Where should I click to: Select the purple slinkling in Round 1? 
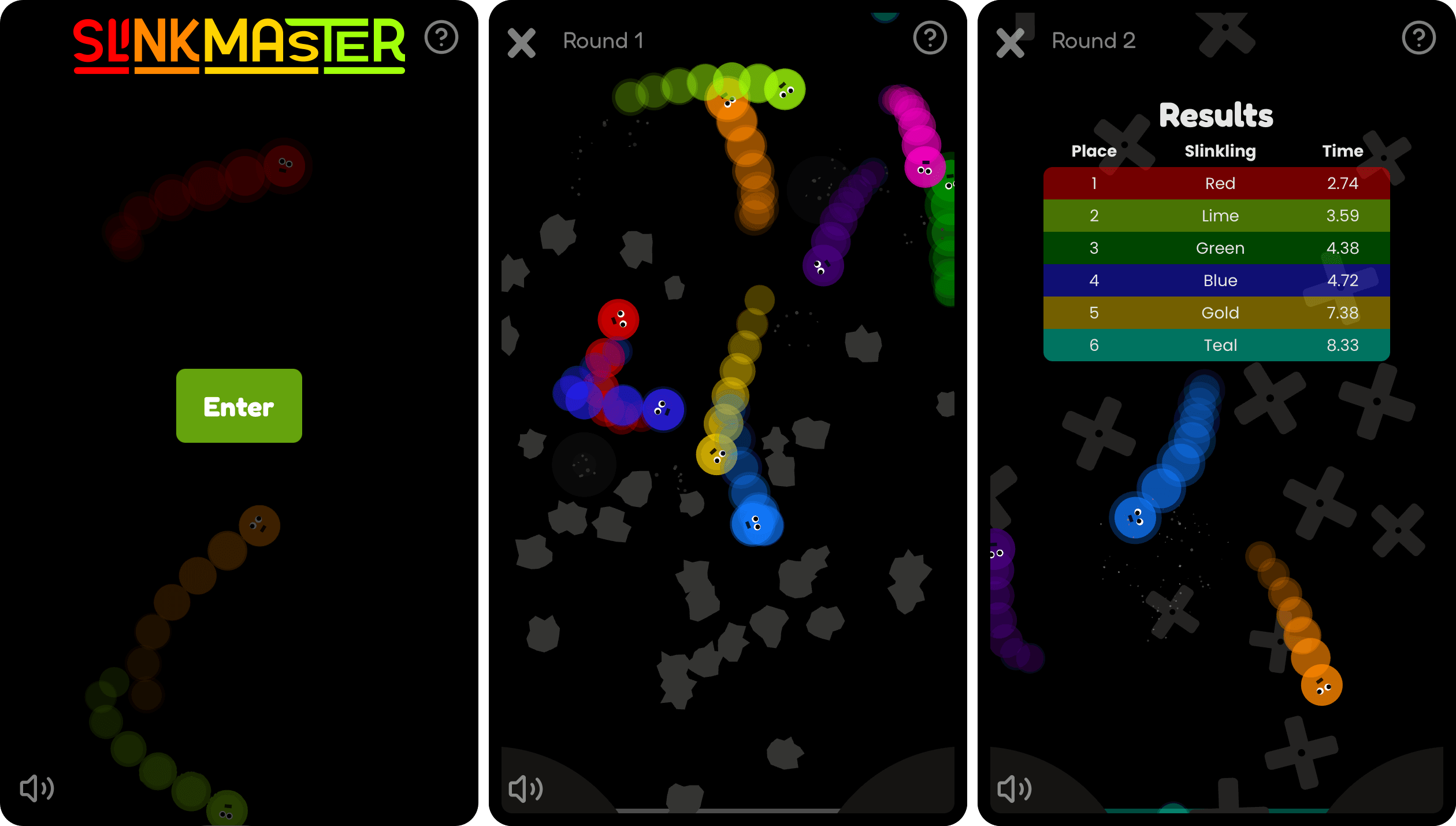pyautogui.click(x=823, y=267)
